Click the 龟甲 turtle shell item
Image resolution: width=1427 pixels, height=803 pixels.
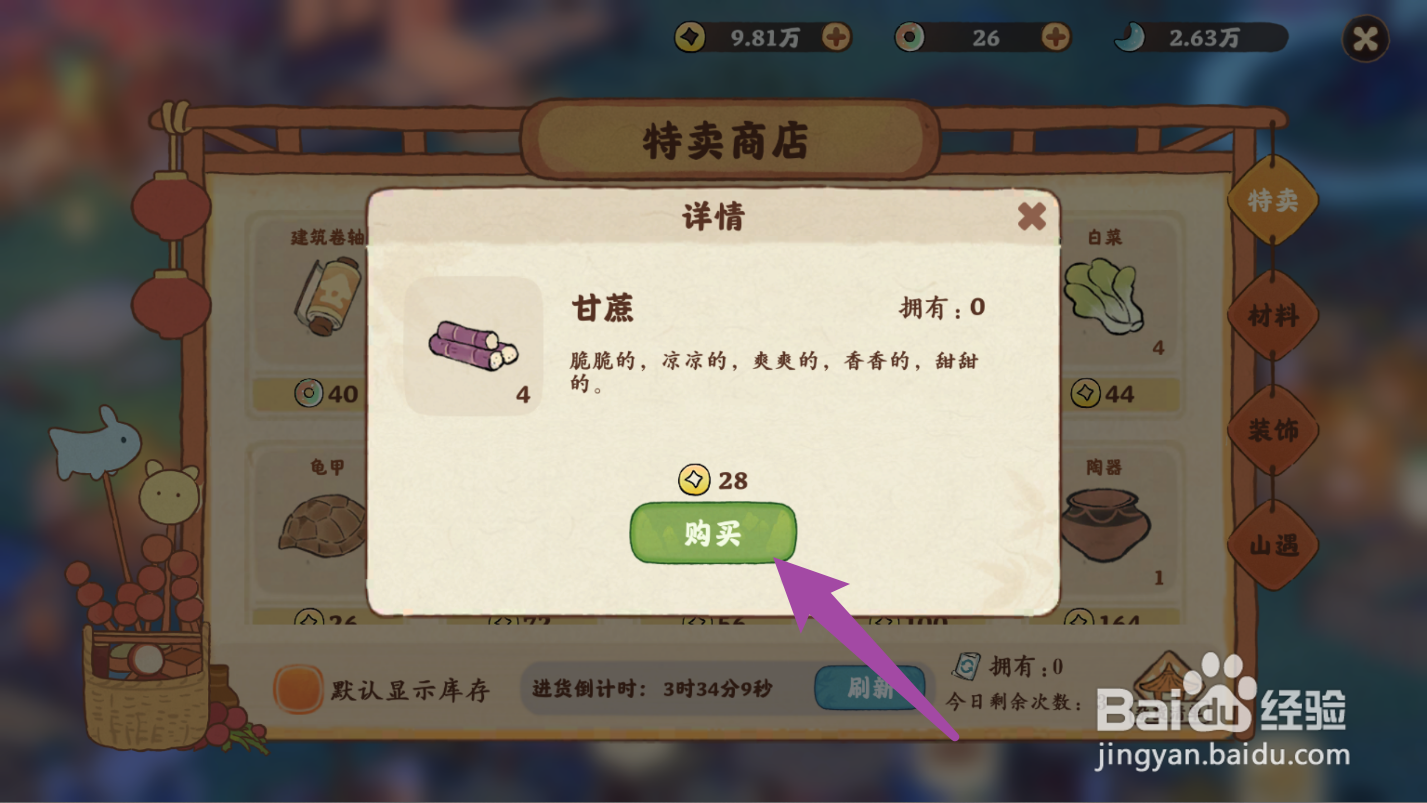point(322,525)
